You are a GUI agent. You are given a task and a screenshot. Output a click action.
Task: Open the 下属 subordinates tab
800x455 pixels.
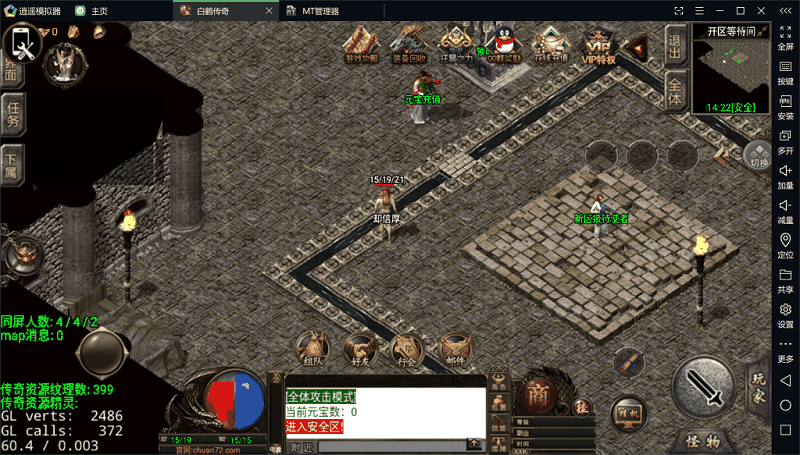point(12,164)
